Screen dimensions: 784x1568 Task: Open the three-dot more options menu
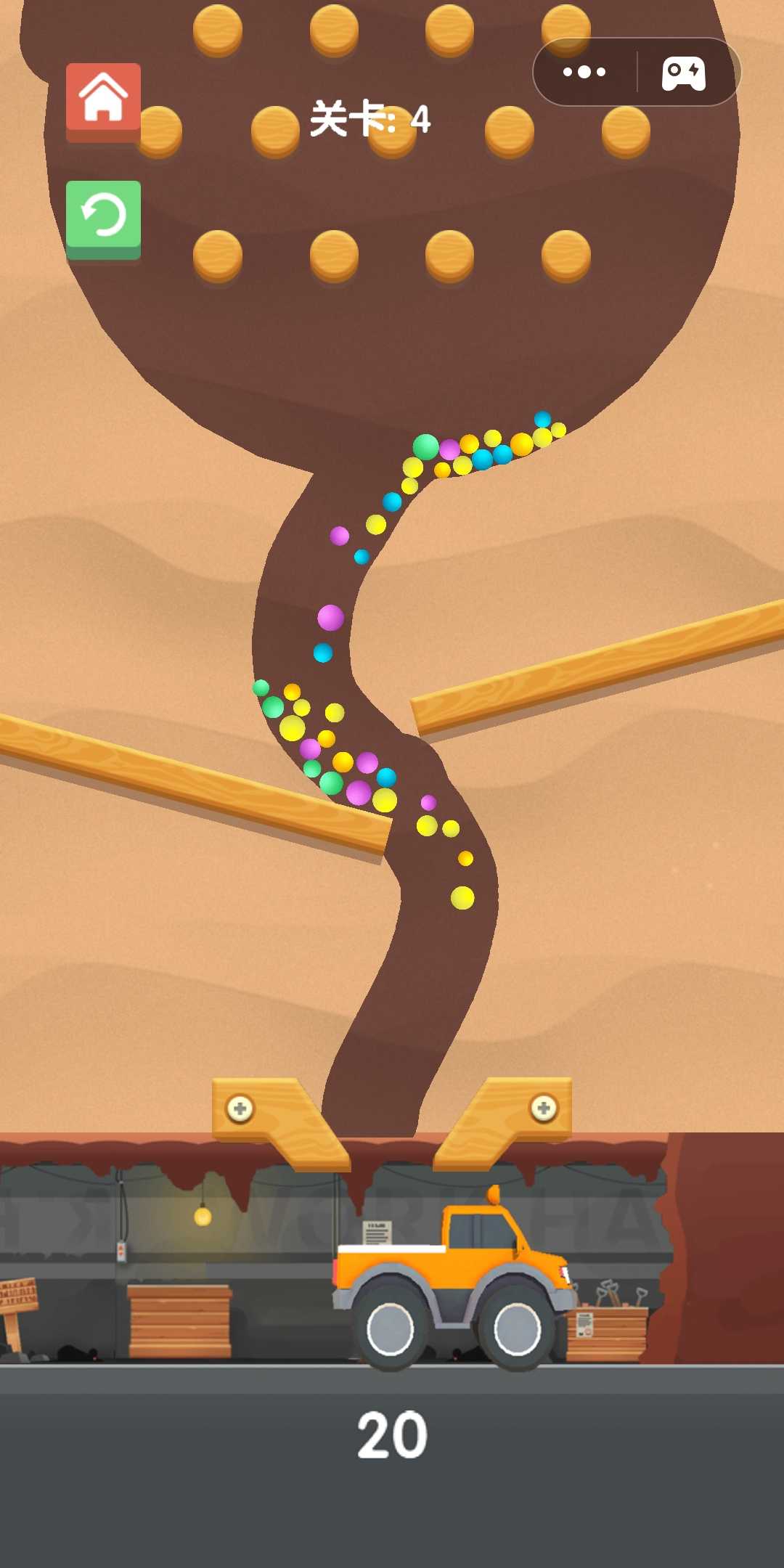(584, 72)
